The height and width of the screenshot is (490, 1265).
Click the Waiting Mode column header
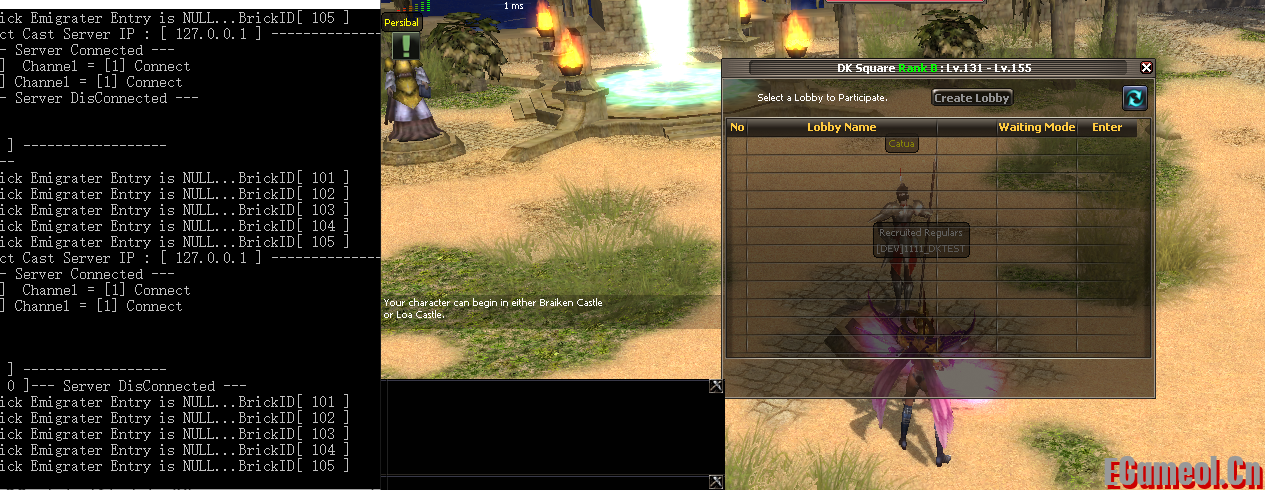(x=1036, y=128)
